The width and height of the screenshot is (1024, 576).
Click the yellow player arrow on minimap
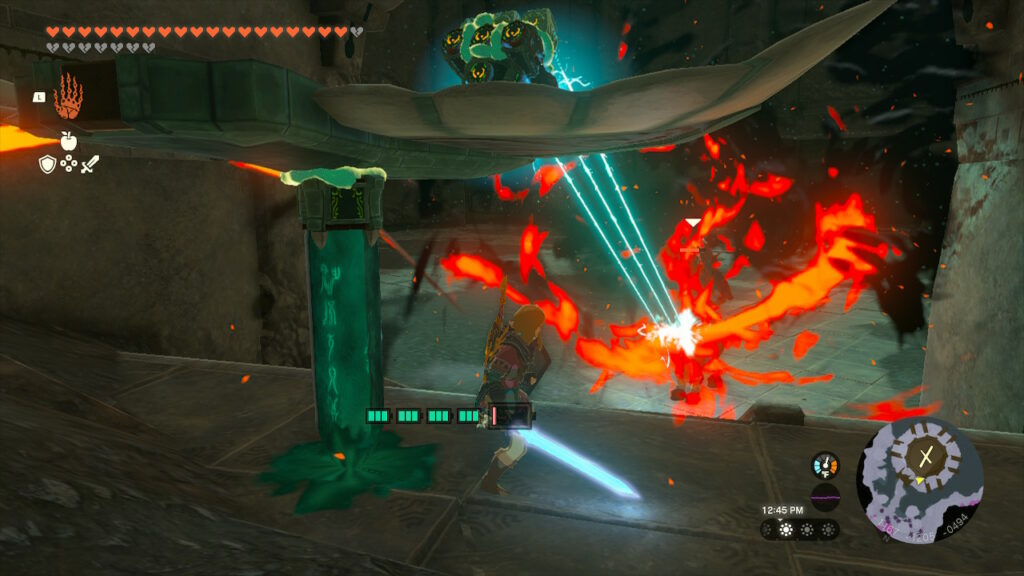coord(916,481)
